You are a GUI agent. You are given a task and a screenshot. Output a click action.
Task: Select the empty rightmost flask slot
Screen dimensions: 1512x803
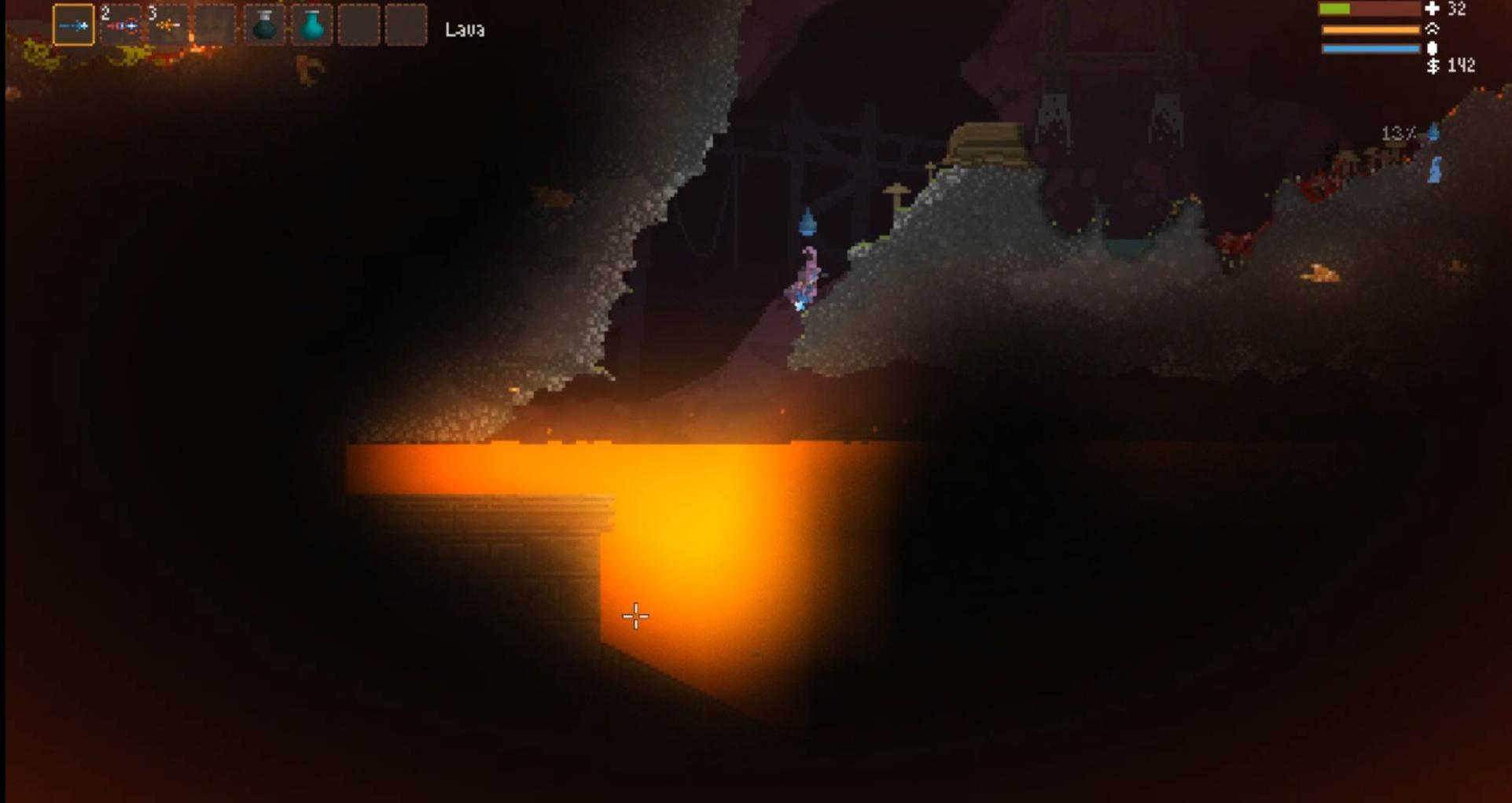pos(406,24)
